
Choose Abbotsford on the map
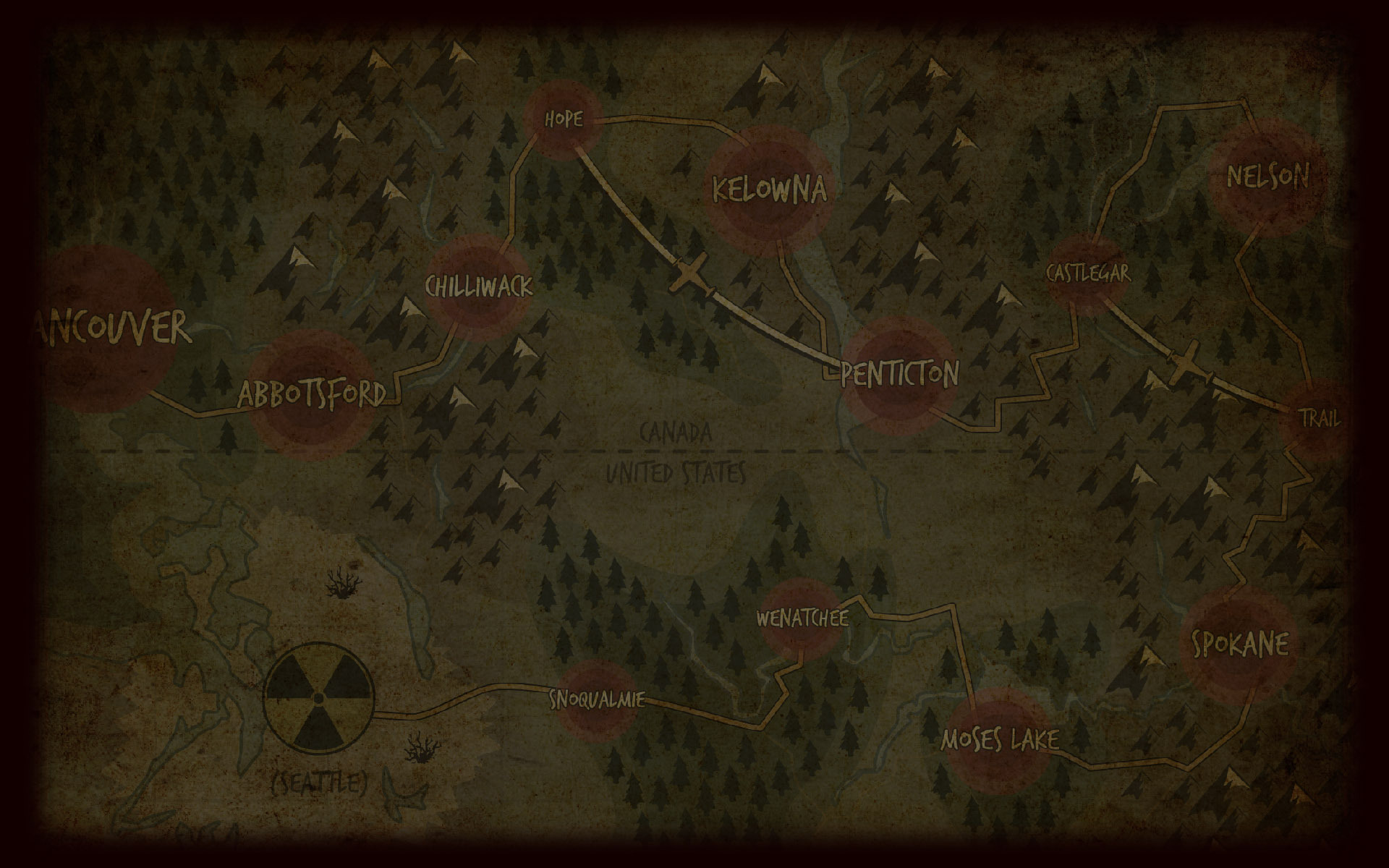pos(312,394)
